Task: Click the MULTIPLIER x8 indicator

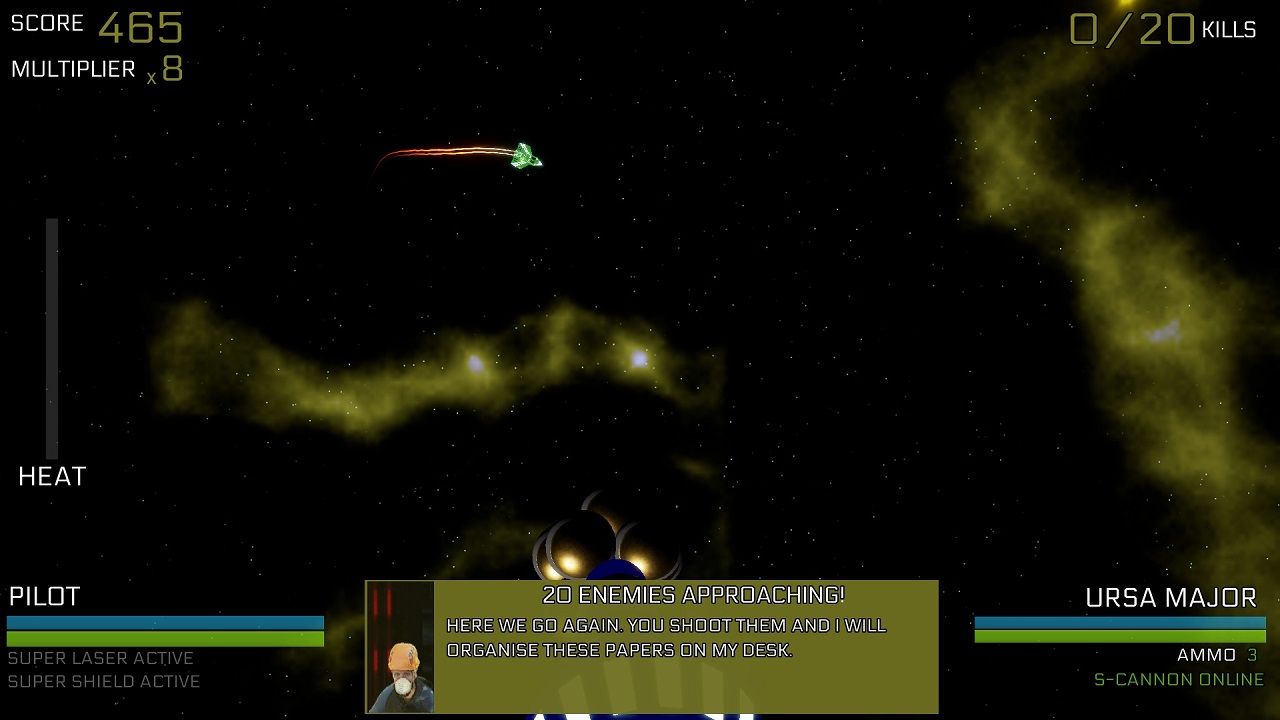Action: pyautogui.click(x=95, y=68)
